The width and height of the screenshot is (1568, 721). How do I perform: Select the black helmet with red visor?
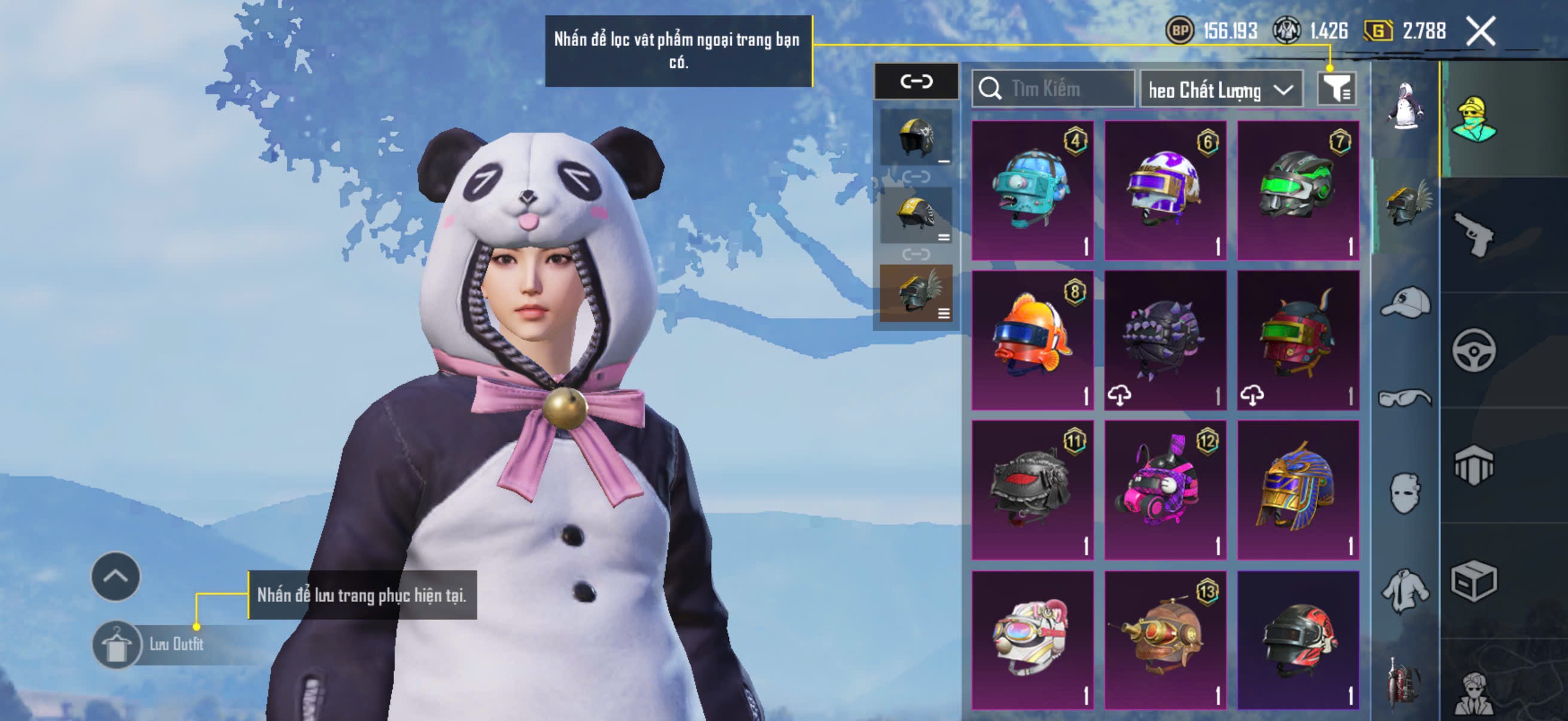click(1032, 490)
